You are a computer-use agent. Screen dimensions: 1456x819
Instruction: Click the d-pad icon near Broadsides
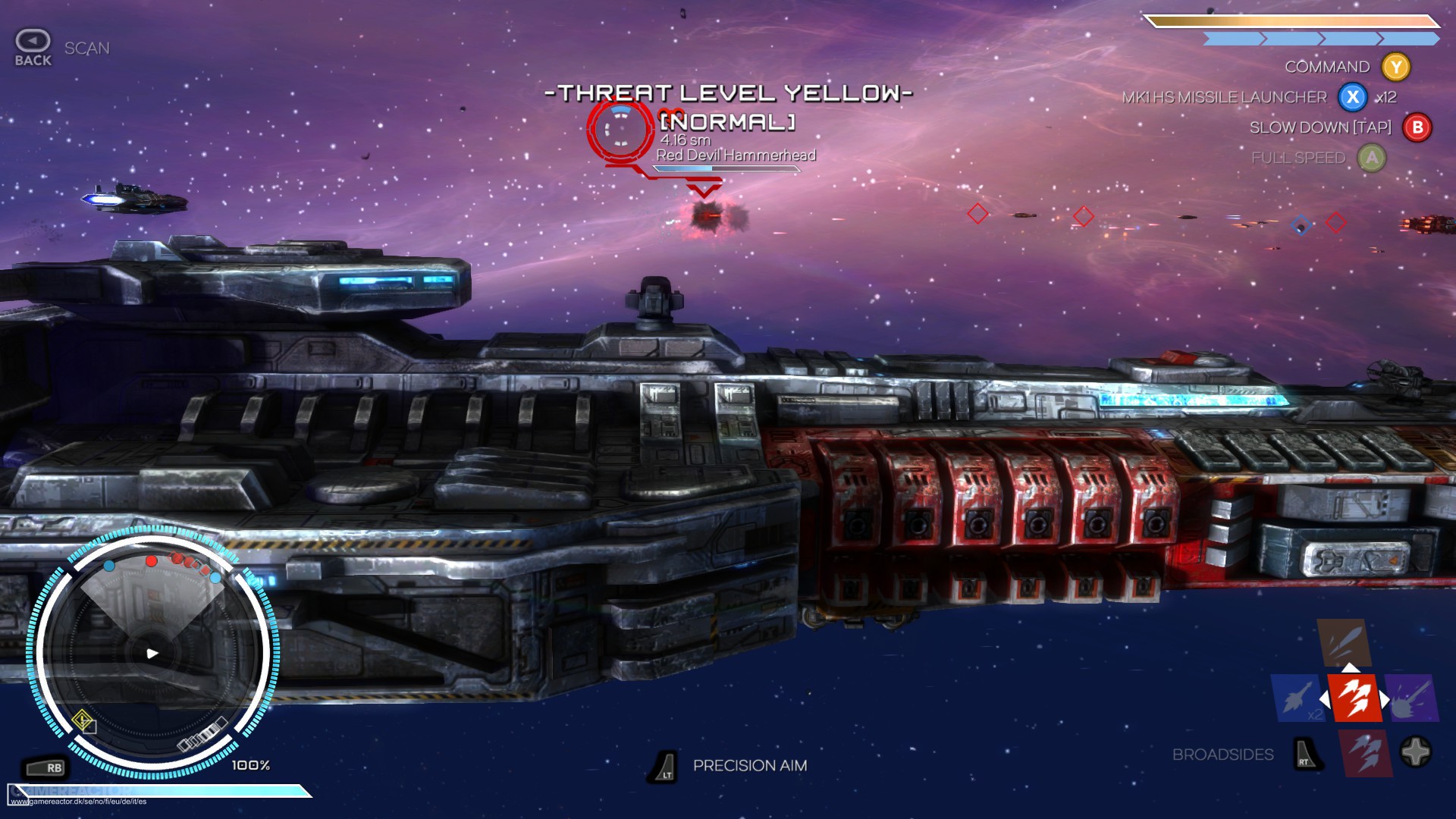1415,751
